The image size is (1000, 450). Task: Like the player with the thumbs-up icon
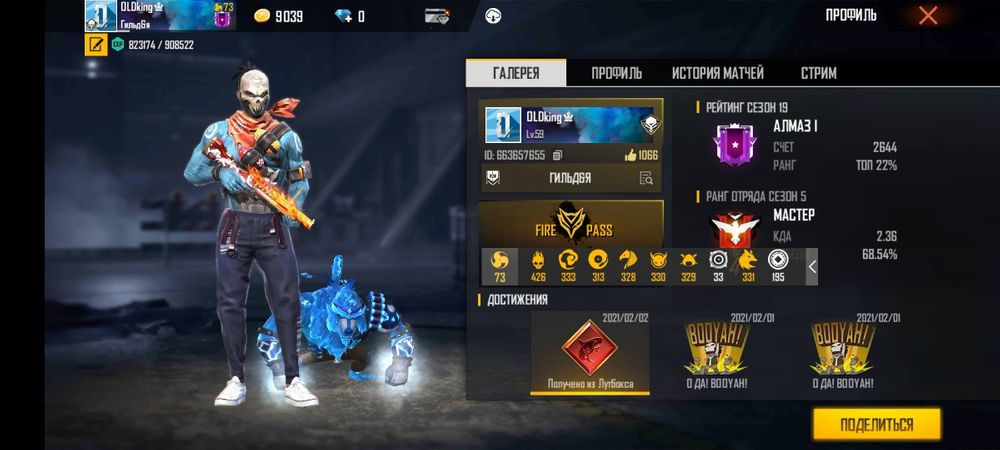coord(630,155)
